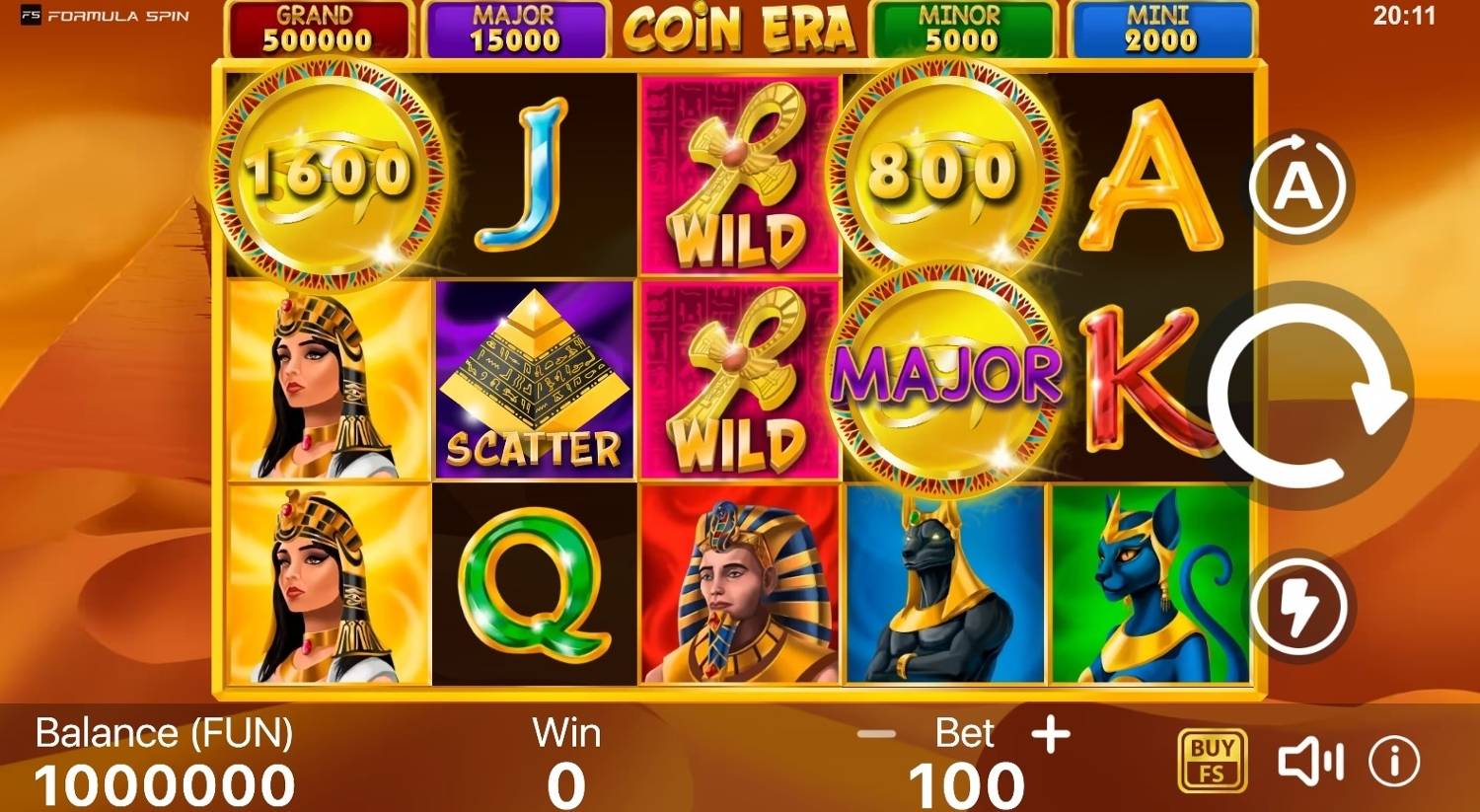Select the GRAND 500000 jackpot panel
The image size is (1480, 812).
tap(318, 28)
